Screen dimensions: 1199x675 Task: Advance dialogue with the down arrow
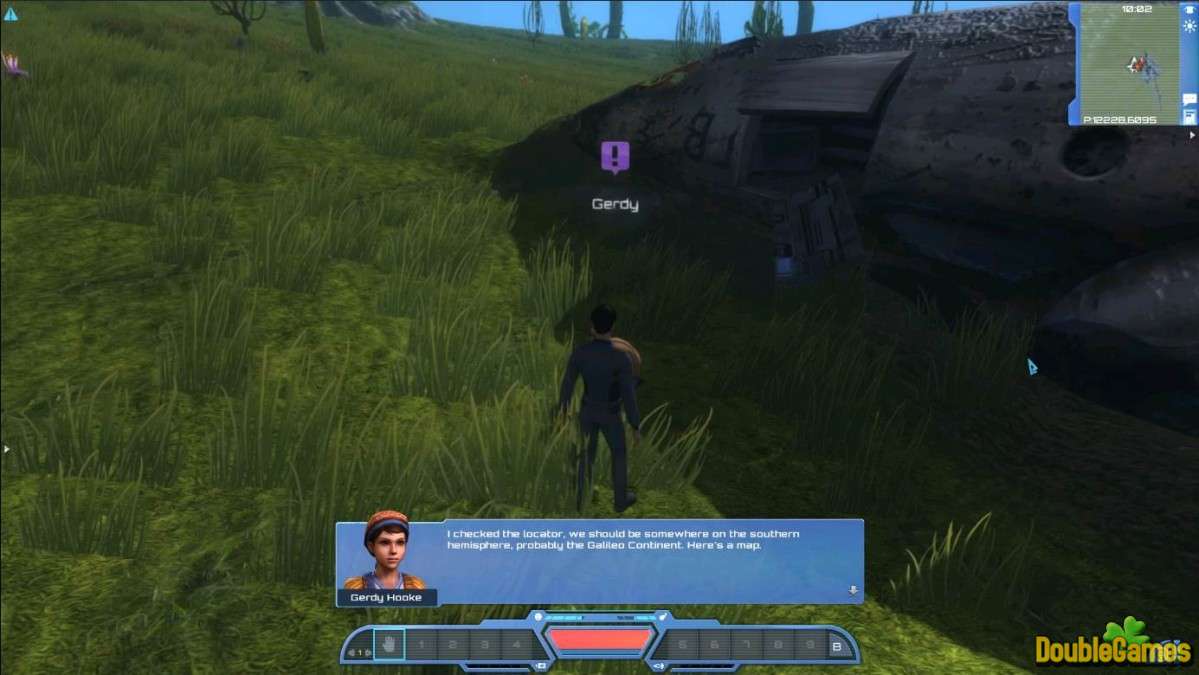click(x=853, y=590)
